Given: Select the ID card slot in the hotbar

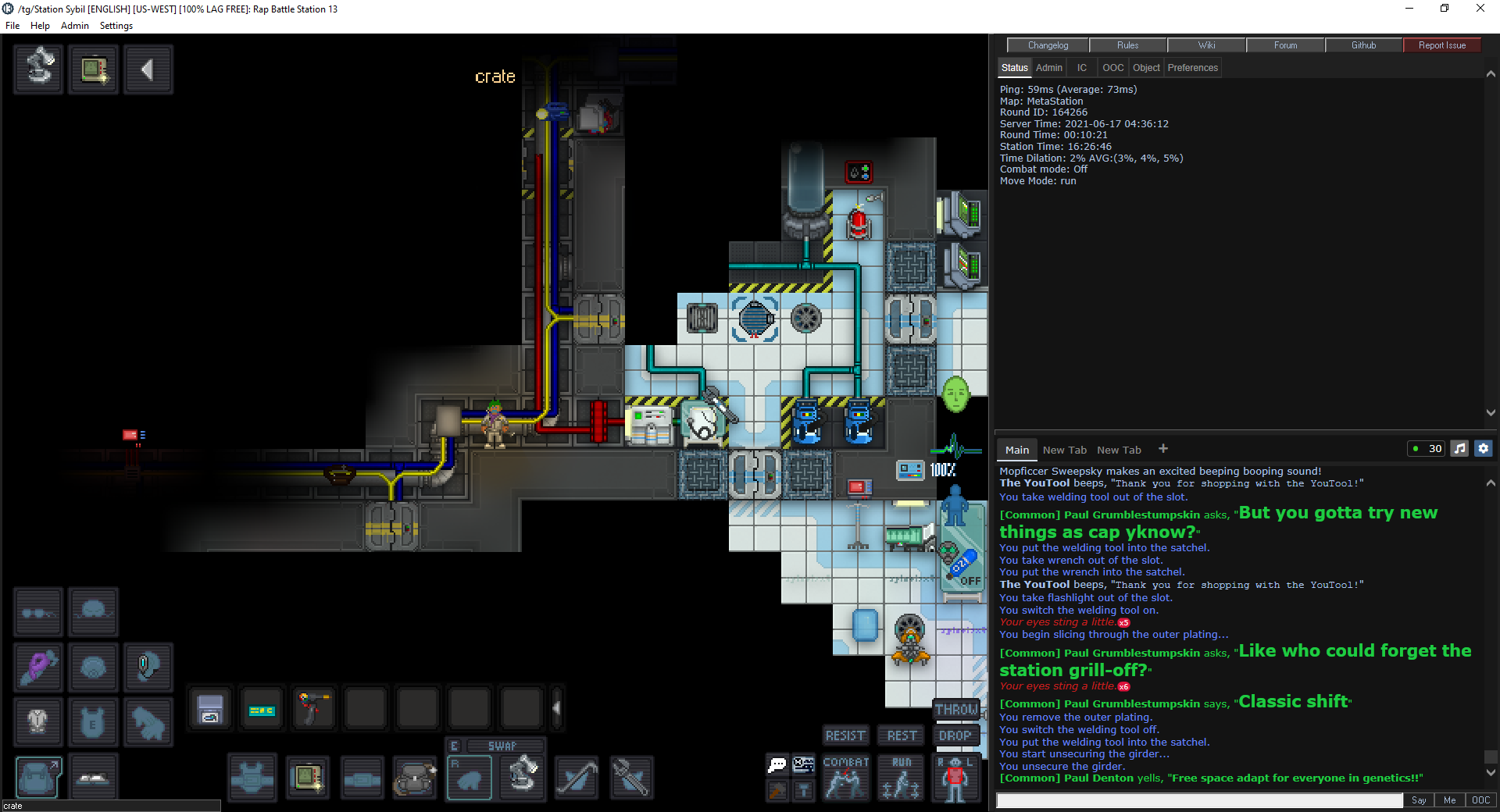Looking at the screenshot, I should tap(262, 708).
